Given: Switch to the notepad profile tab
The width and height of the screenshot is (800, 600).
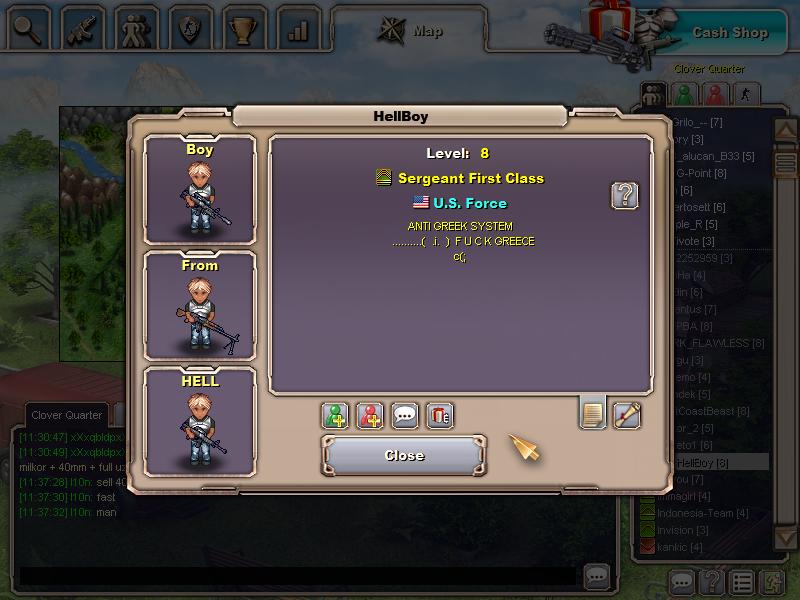Looking at the screenshot, I should (x=593, y=413).
